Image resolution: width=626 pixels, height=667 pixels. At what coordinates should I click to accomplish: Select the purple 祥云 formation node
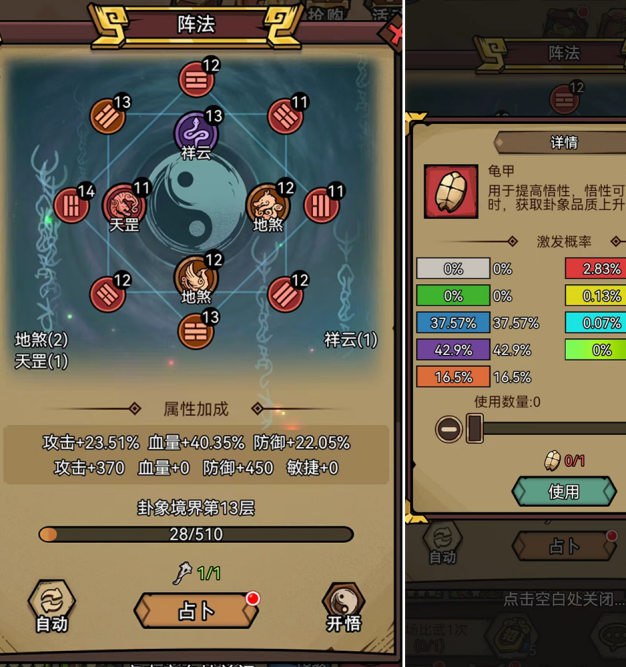(196, 134)
